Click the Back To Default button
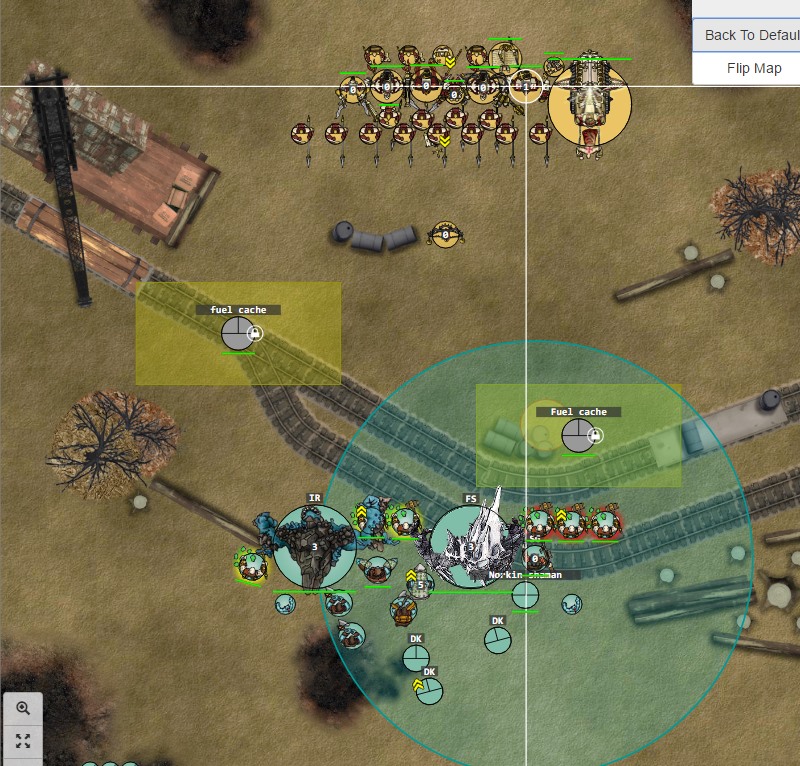Image resolution: width=800 pixels, height=766 pixels. click(x=750, y=35)
